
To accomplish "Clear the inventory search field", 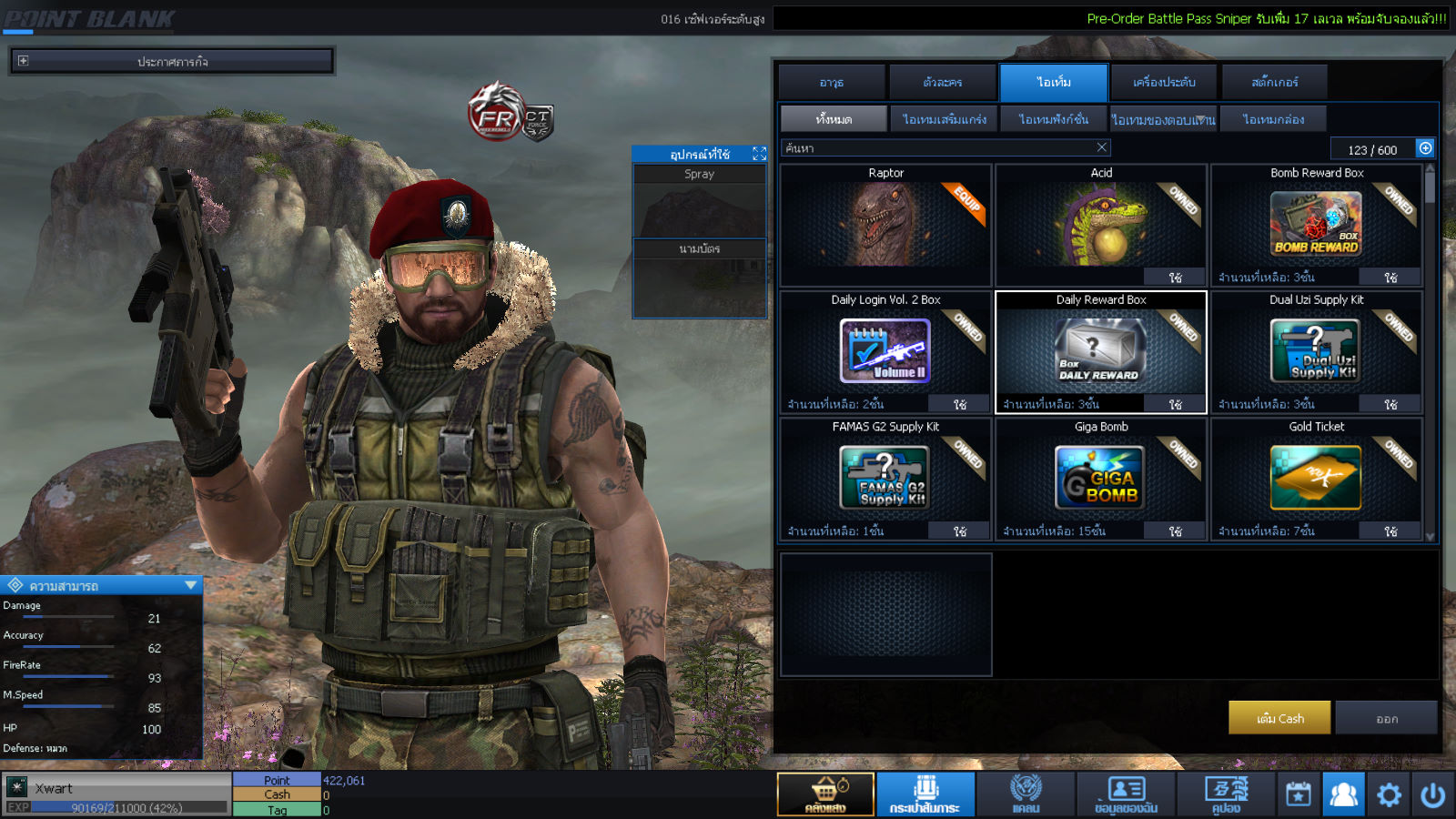I will [x=1102, y=147].
